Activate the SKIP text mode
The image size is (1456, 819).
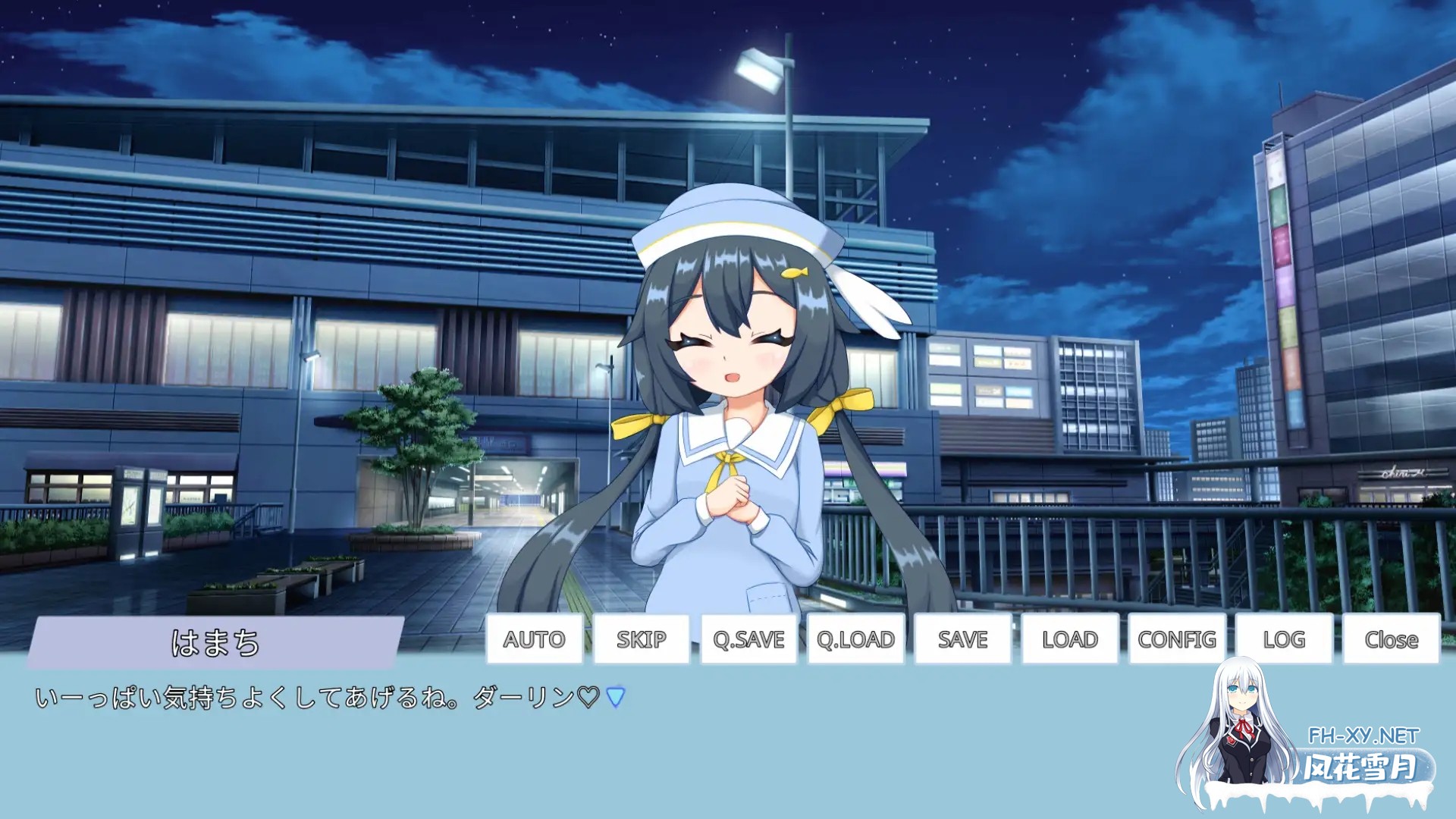coord(641,639)
